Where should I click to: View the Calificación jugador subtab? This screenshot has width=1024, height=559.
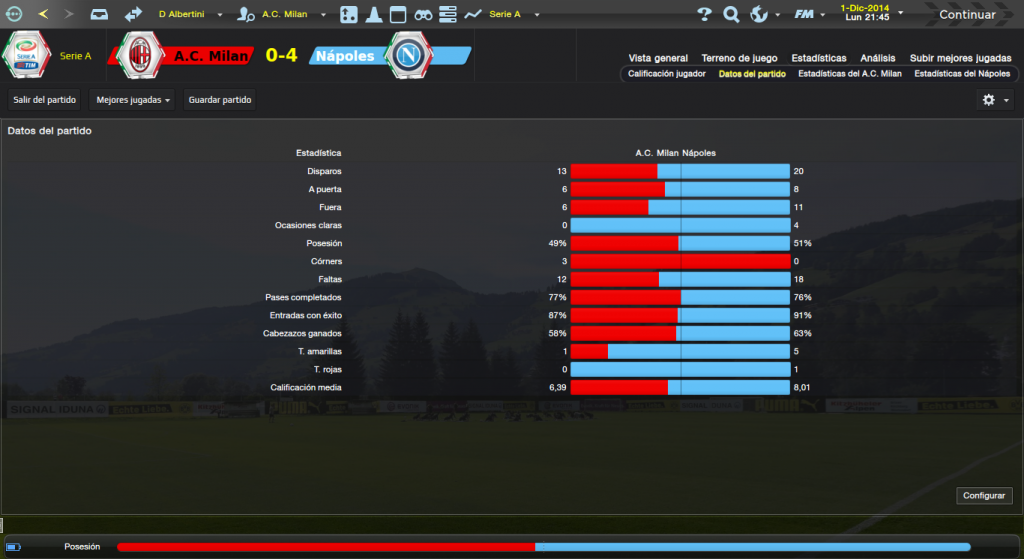[667, 73]
